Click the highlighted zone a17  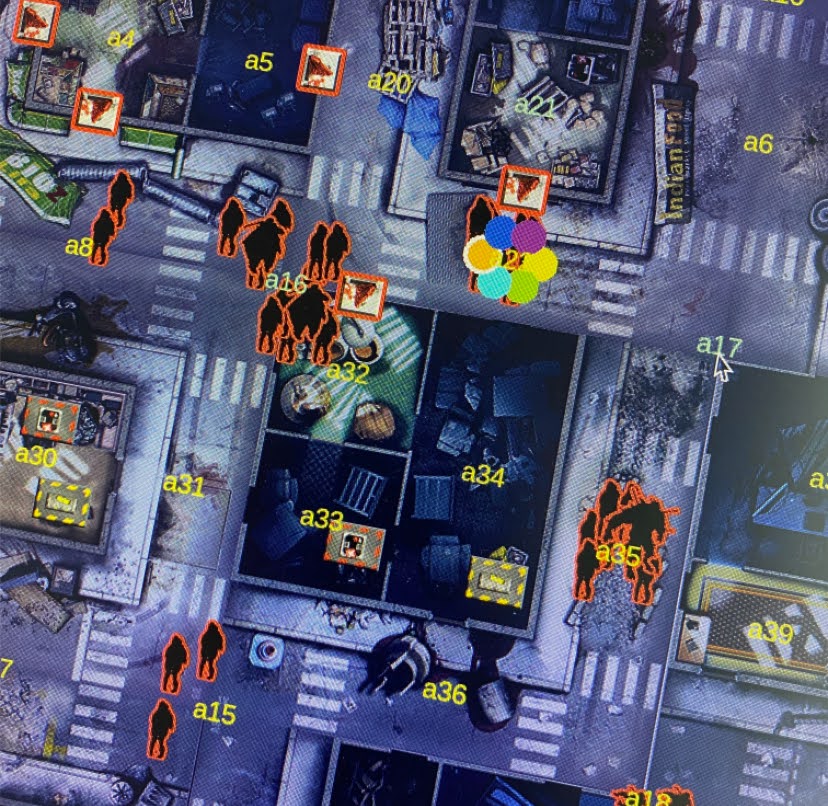pyautogui.click(x=718, y=346)
